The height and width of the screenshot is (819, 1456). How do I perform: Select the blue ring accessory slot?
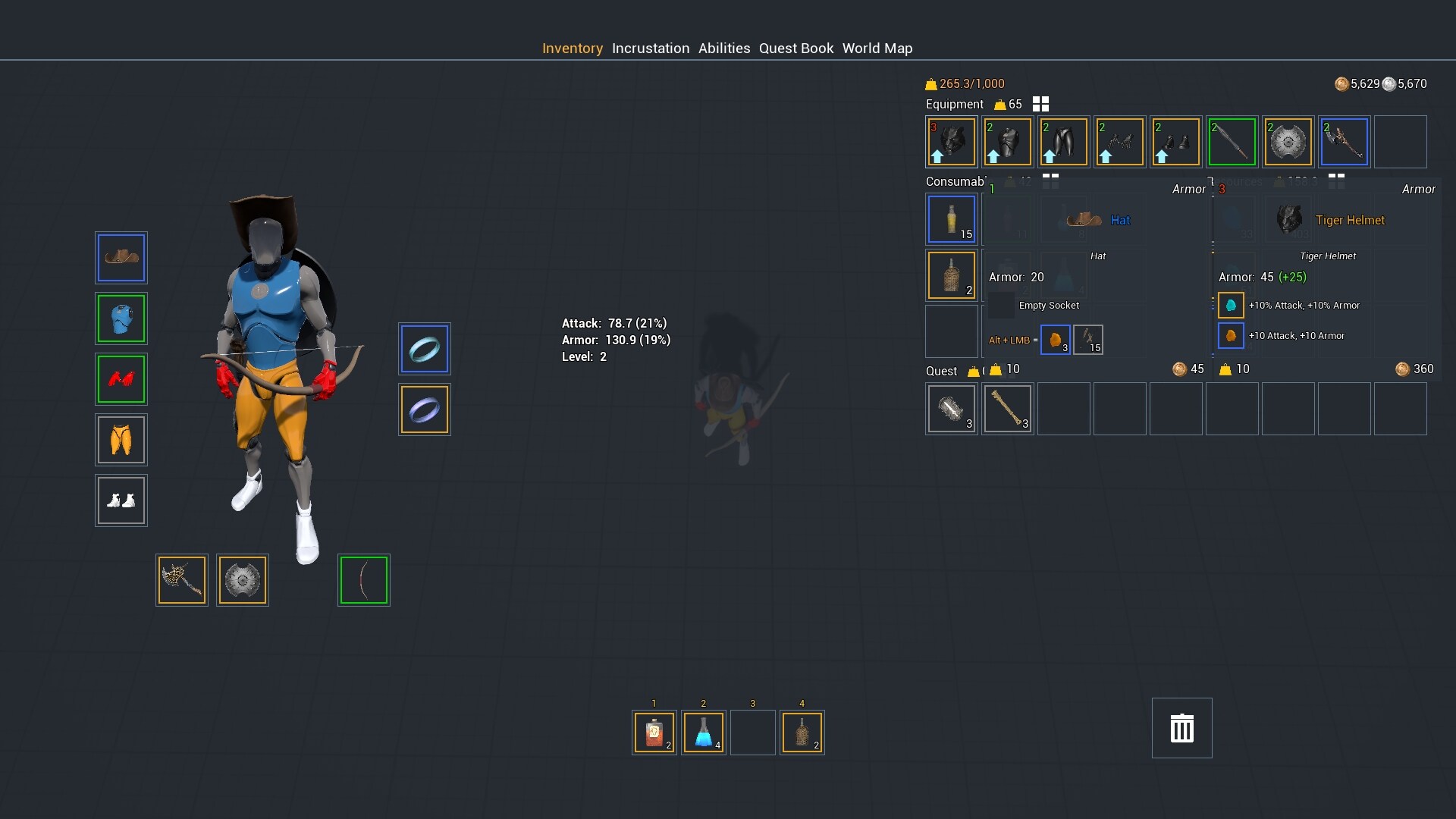pos(424,349)
